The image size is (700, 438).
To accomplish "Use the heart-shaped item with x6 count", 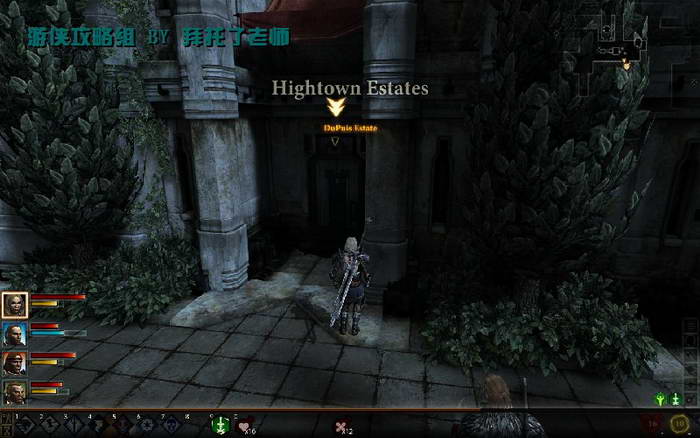I will tap(245, 427).
